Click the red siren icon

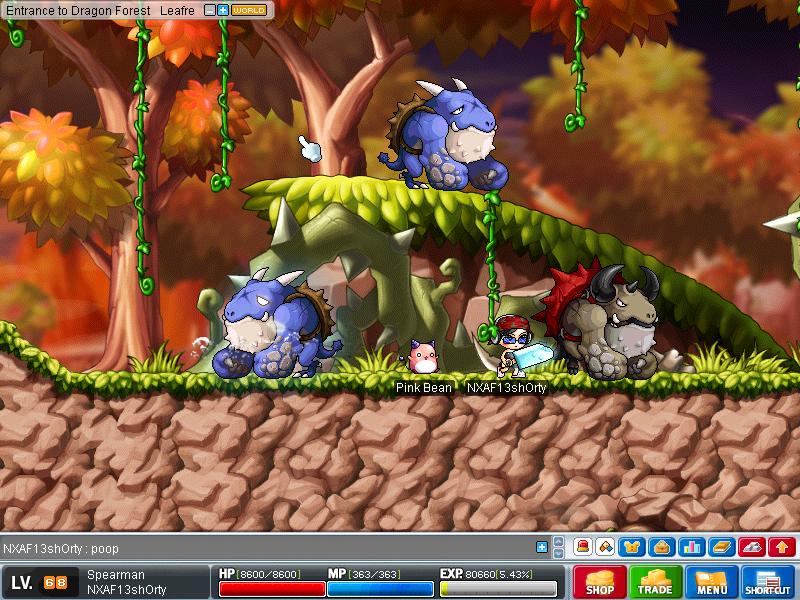582,547
